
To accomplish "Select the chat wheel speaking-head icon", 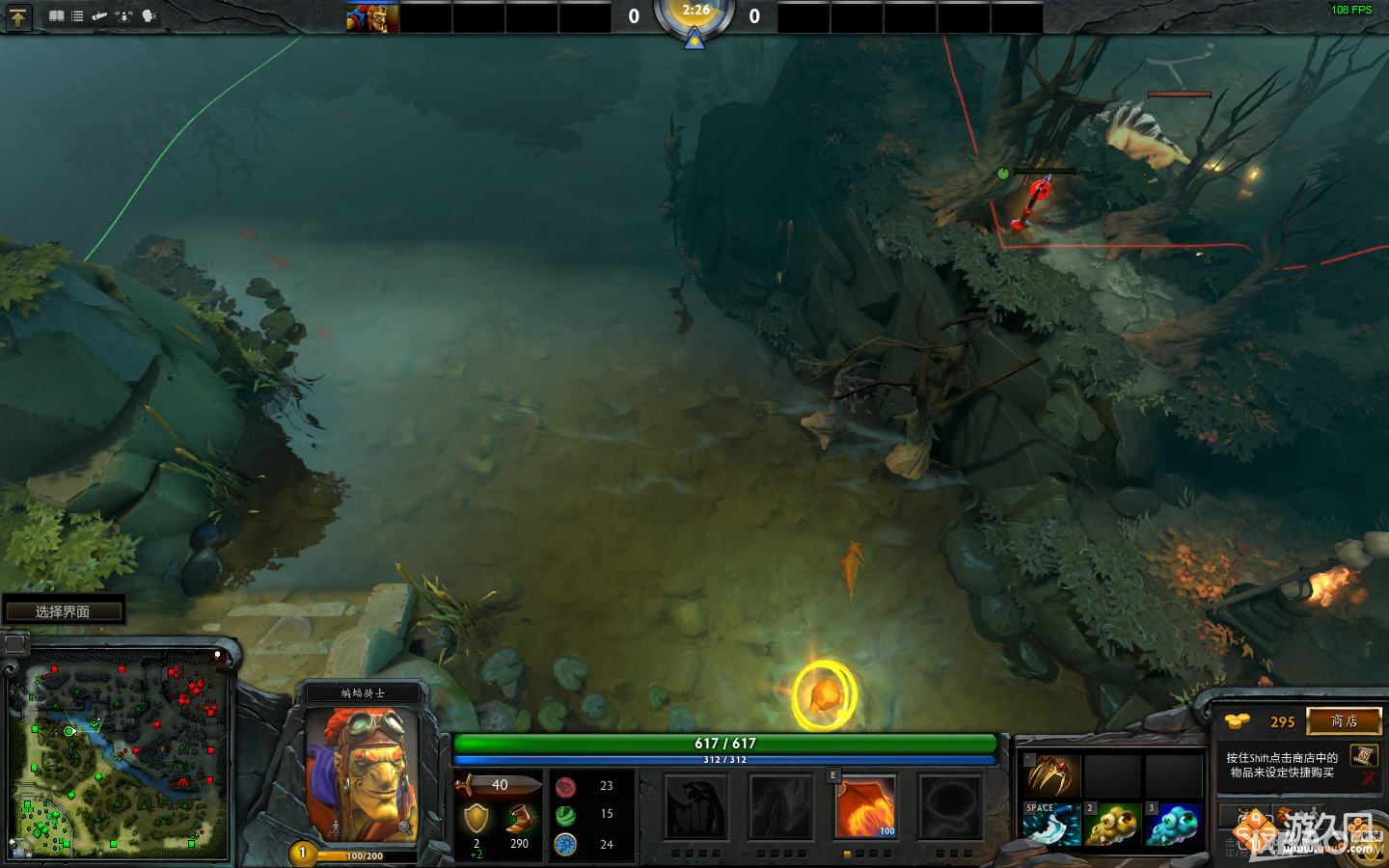I will (148, 15).
